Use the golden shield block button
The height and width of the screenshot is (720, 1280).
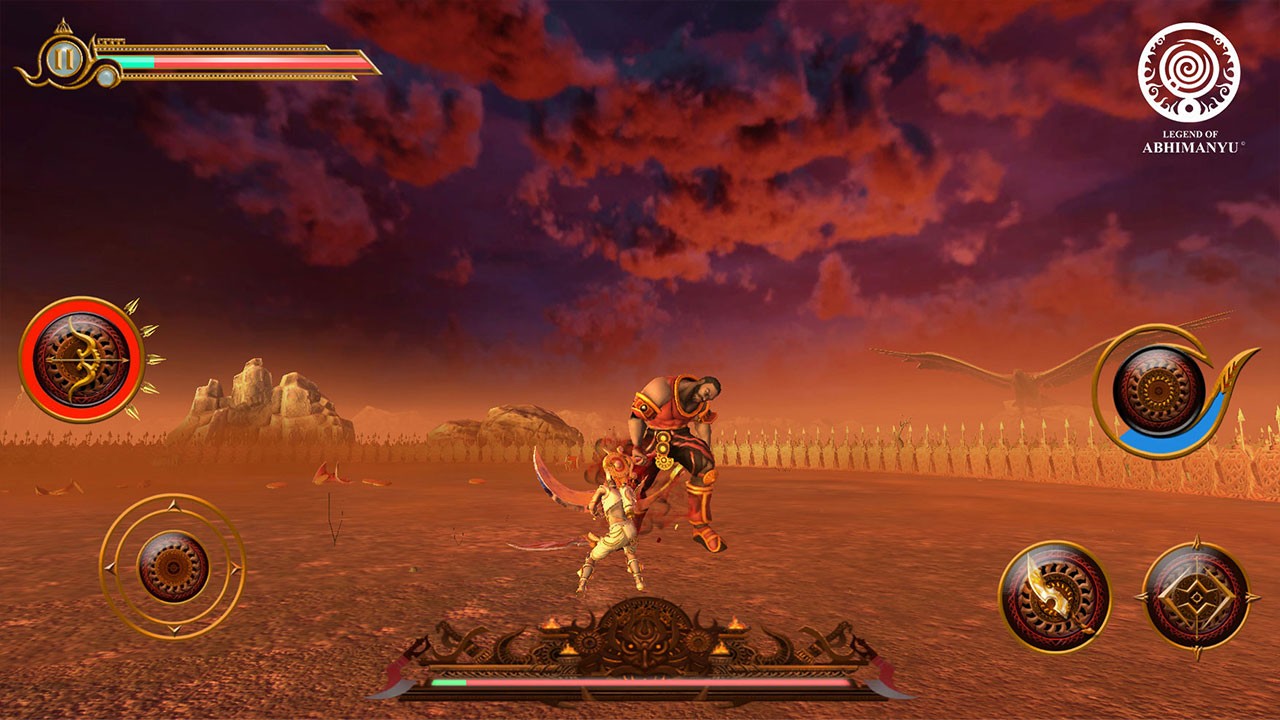1195,596
